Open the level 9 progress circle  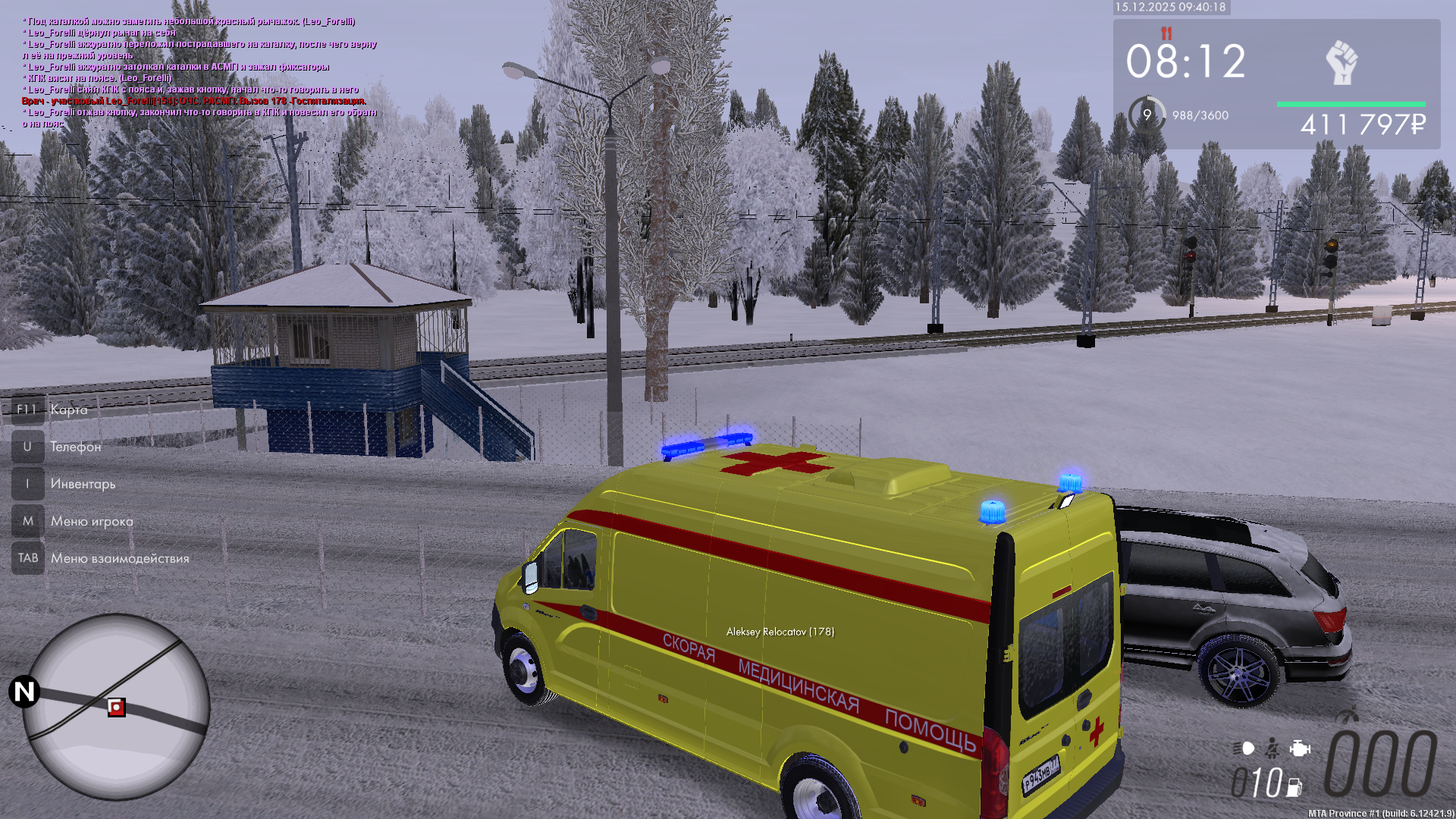1147,115
